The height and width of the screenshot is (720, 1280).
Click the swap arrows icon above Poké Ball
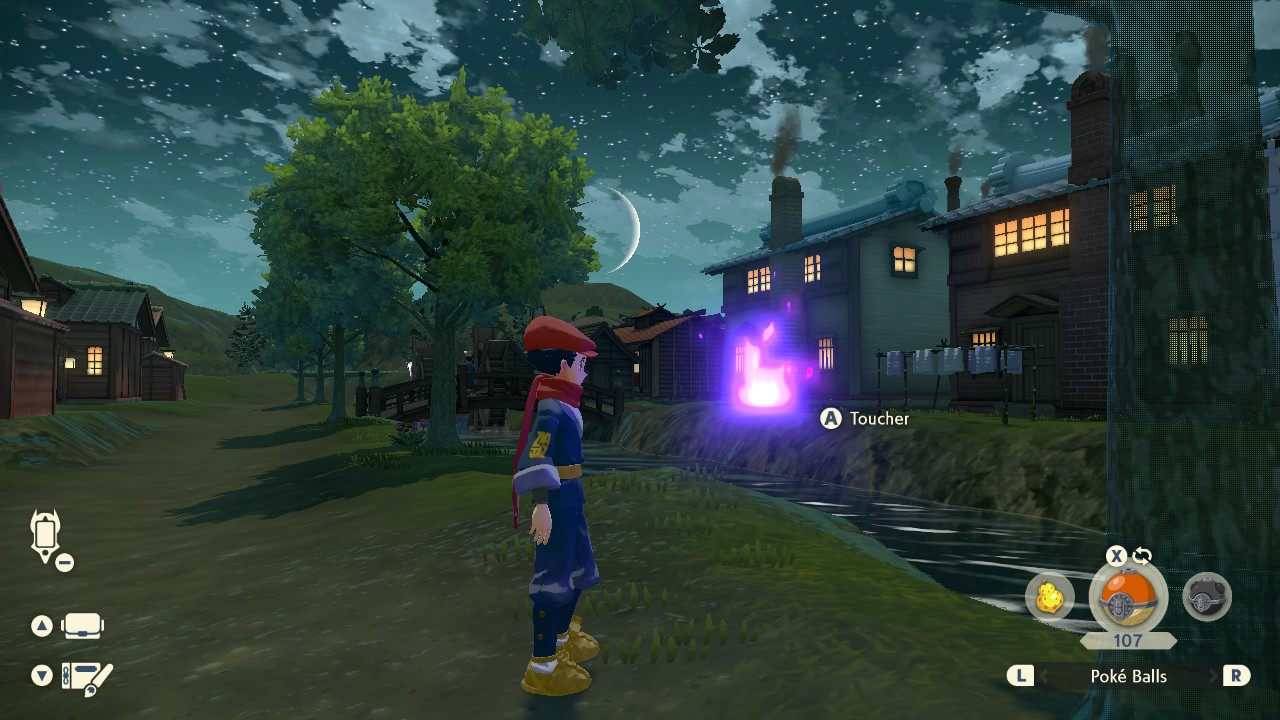coord(1142,556)
